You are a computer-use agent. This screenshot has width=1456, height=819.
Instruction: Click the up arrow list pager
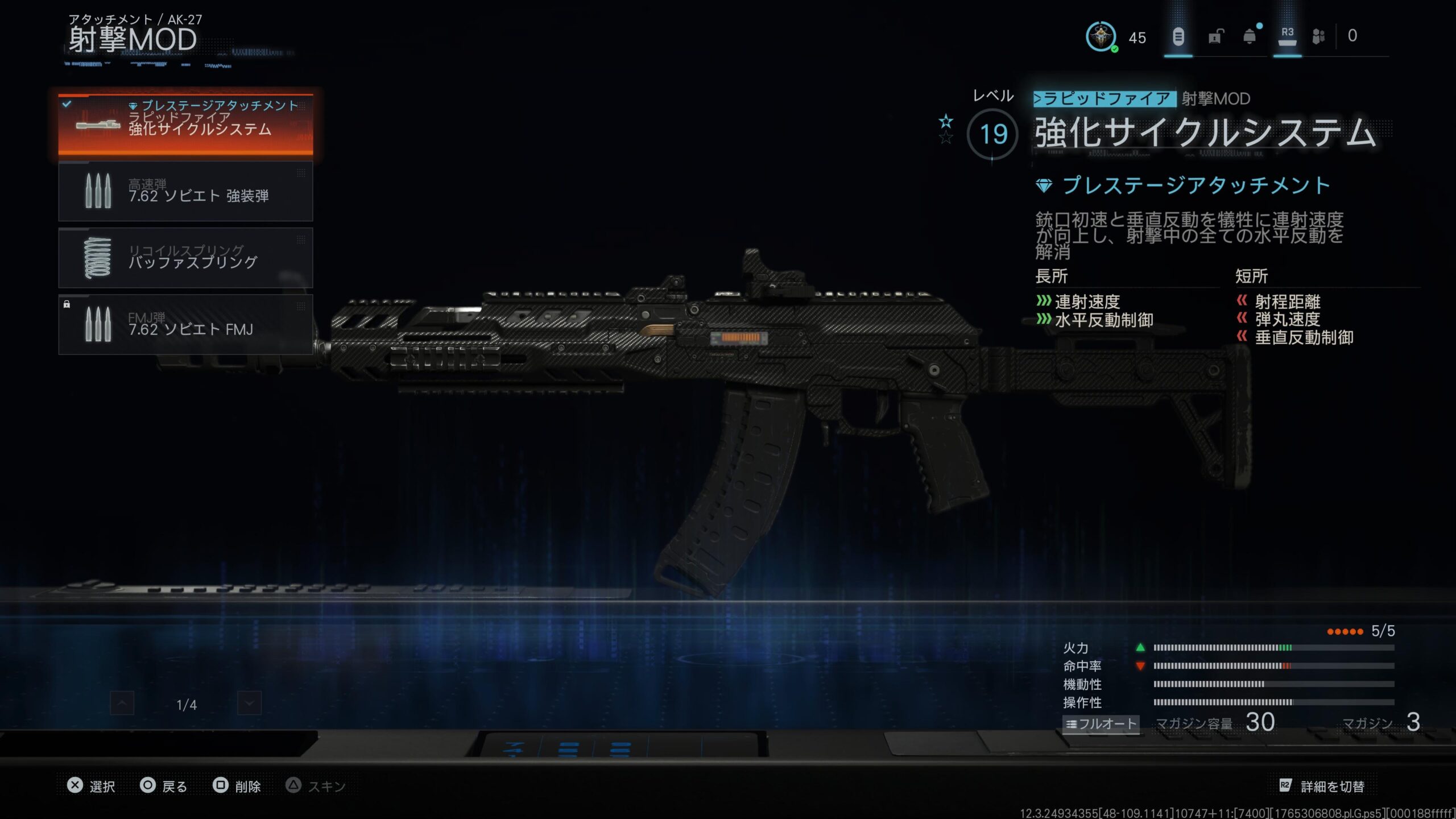pyautogui.click(x=122, y=704)
